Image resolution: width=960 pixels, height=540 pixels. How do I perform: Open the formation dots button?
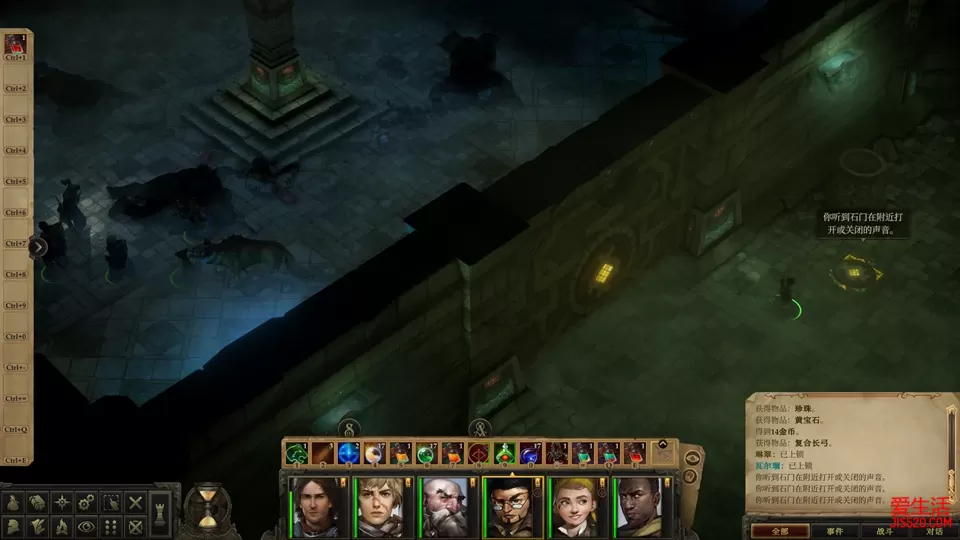point(111,525)
